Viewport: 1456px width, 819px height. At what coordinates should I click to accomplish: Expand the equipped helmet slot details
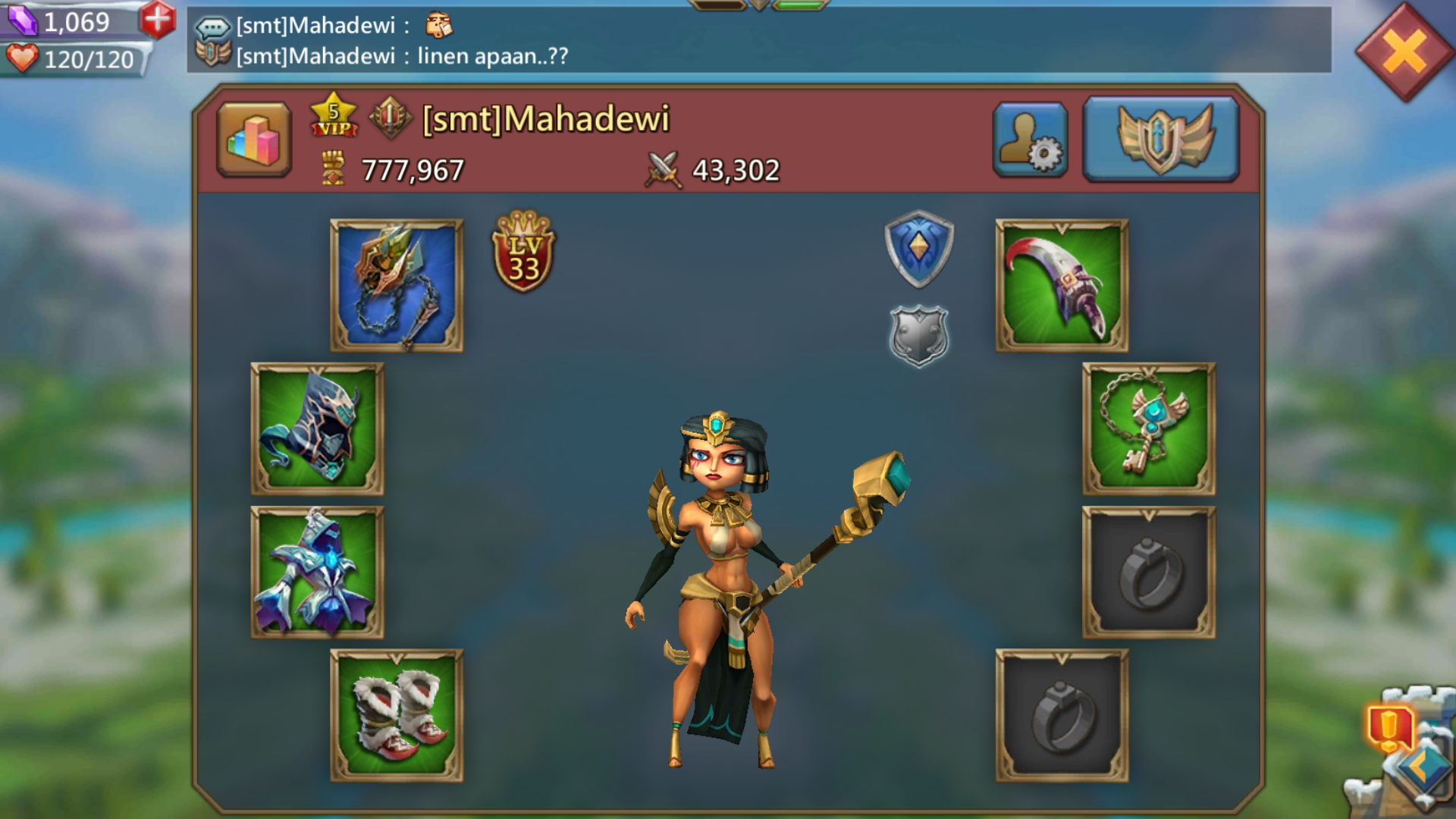click(x=315, y=428)
